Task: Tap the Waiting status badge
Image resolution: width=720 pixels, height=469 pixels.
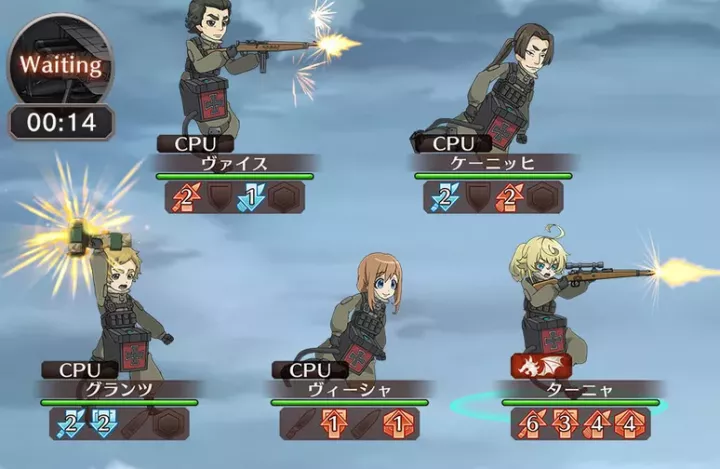Action: click(x=62, y=67)
